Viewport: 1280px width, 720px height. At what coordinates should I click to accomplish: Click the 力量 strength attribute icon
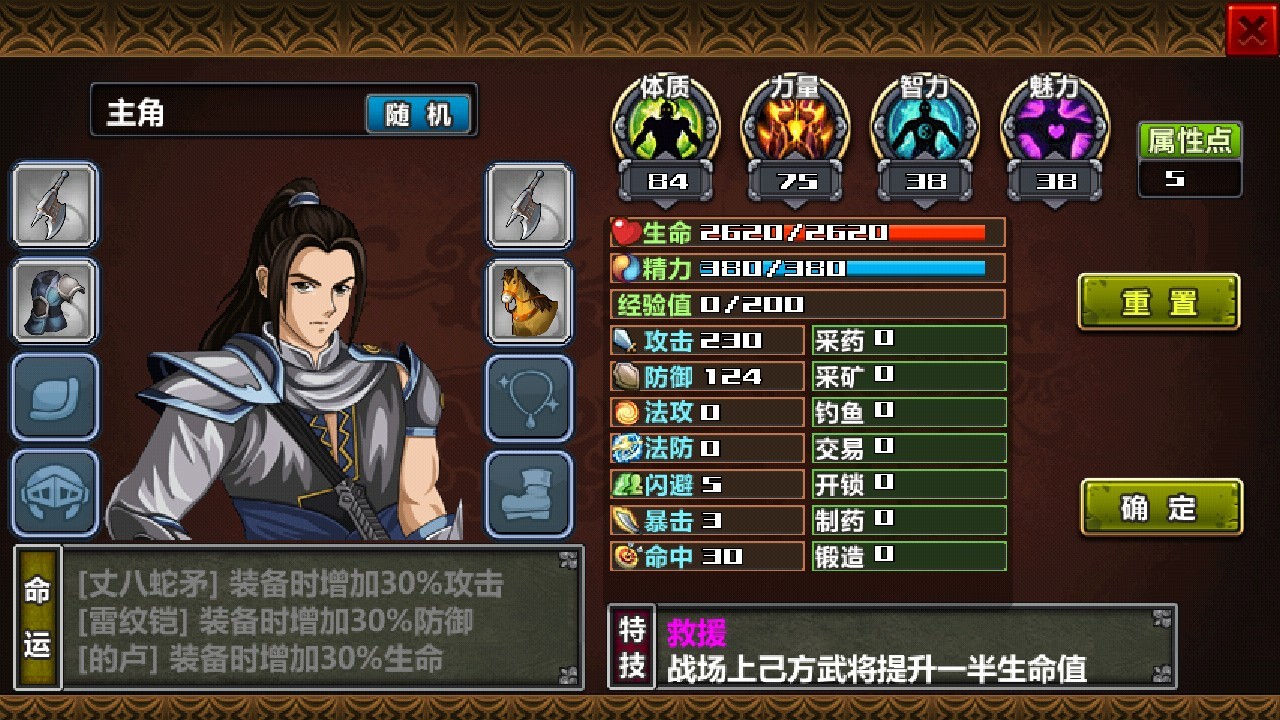(795, 125)
